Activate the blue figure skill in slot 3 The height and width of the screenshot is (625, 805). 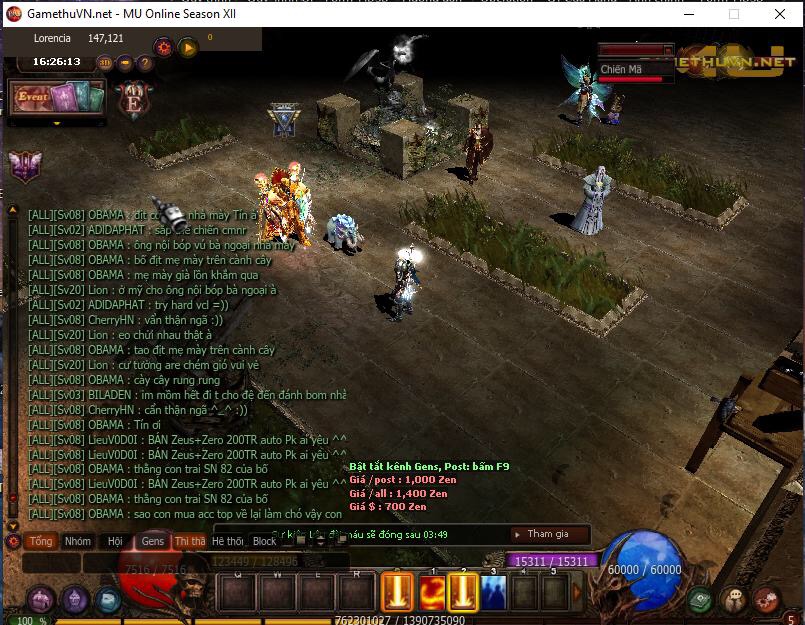tap(493, 593)
